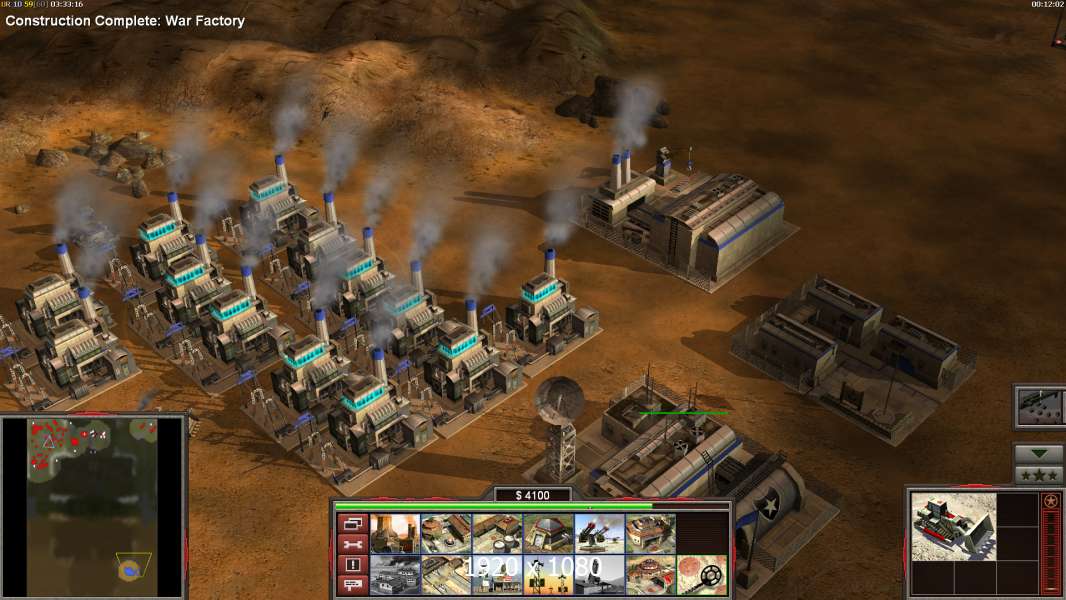The width and height of the screenshot is (1066, 600).
Task: Click the exclamation mark button
Action: pyautogui.click(x=351, y=564)
